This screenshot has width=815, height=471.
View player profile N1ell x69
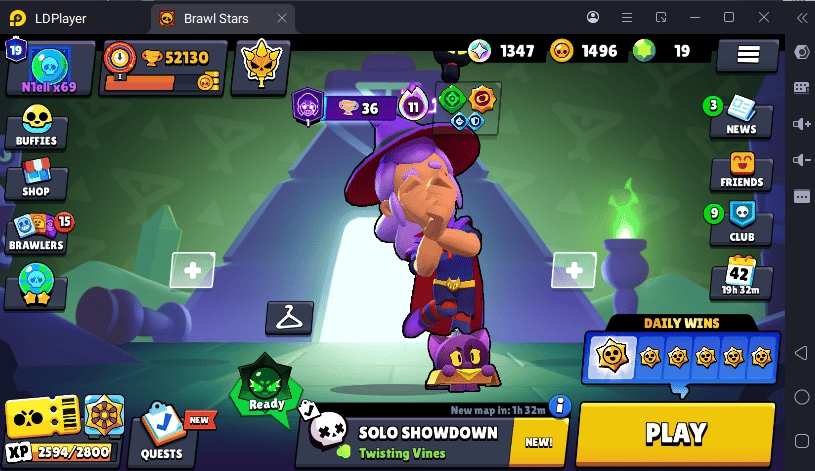(48, 69)
